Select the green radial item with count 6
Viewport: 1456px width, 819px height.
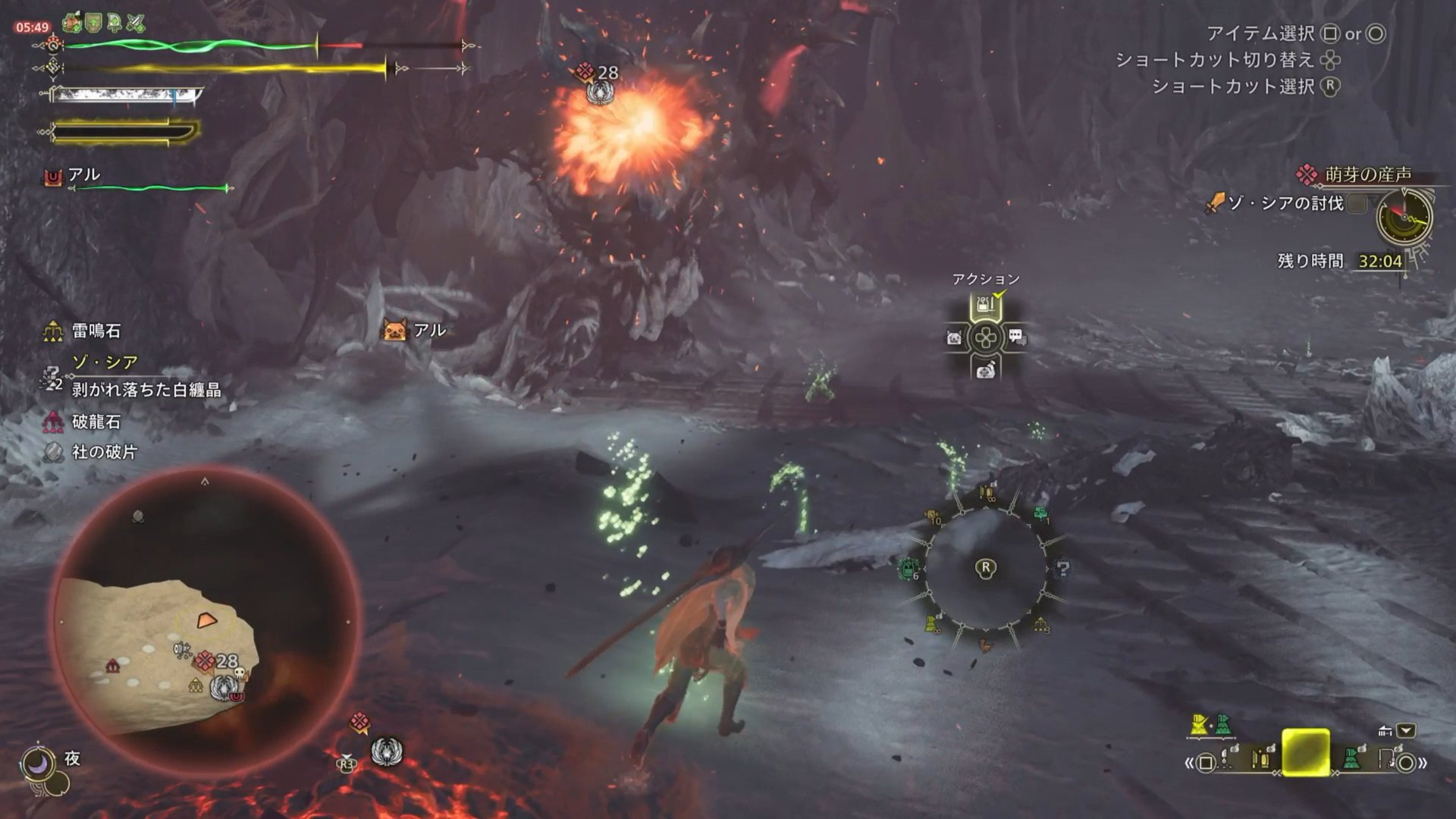point(908,569)
